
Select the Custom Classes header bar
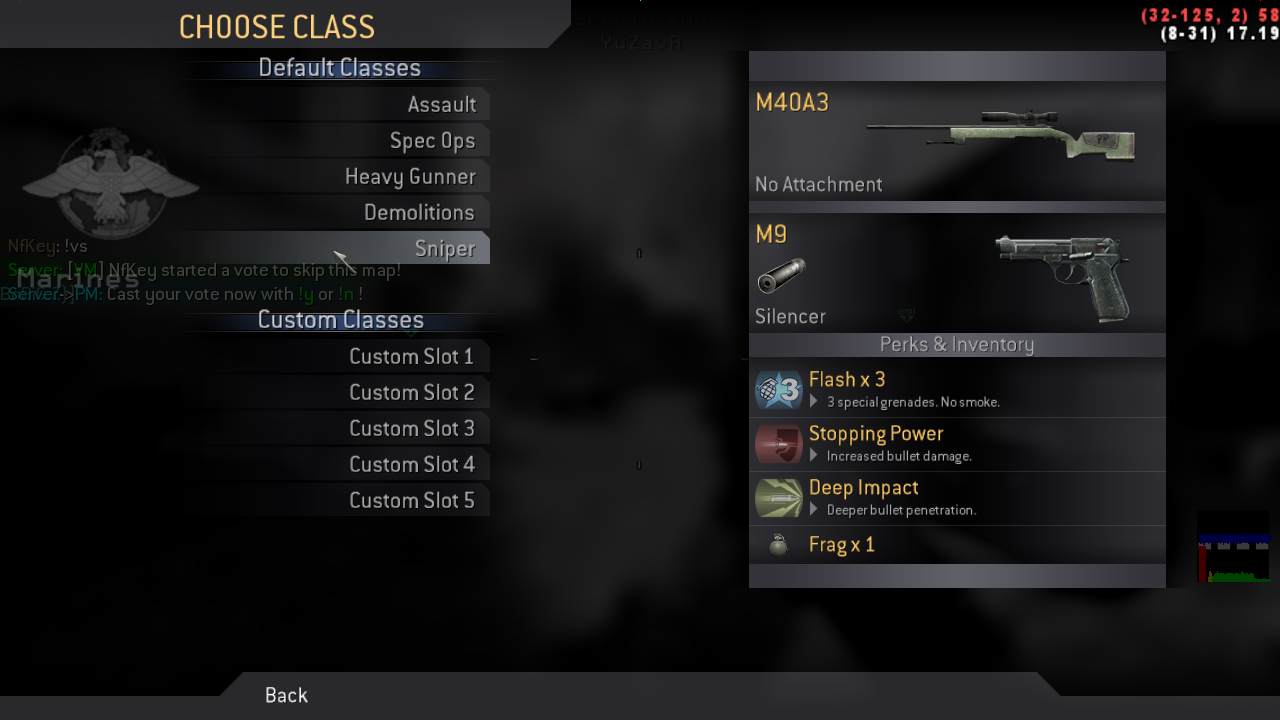click(x=340, y=319)
